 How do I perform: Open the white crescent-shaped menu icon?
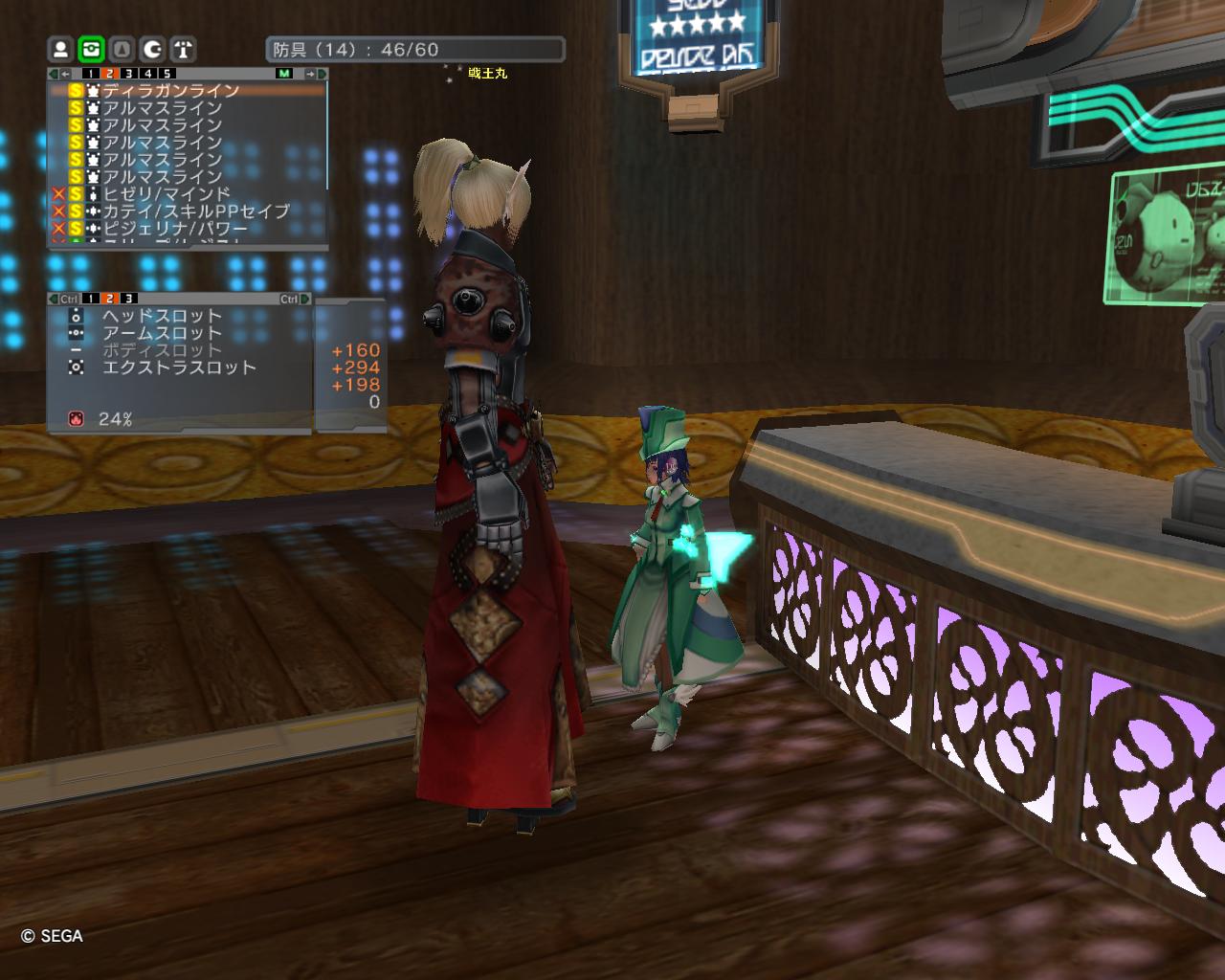click(152, 49)
